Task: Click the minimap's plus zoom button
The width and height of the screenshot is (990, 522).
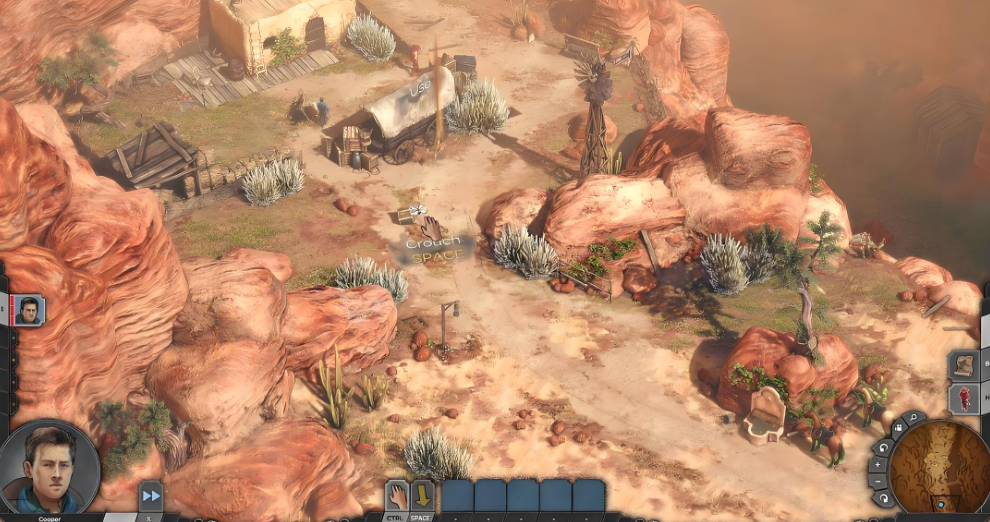Action: click(877, 465)
